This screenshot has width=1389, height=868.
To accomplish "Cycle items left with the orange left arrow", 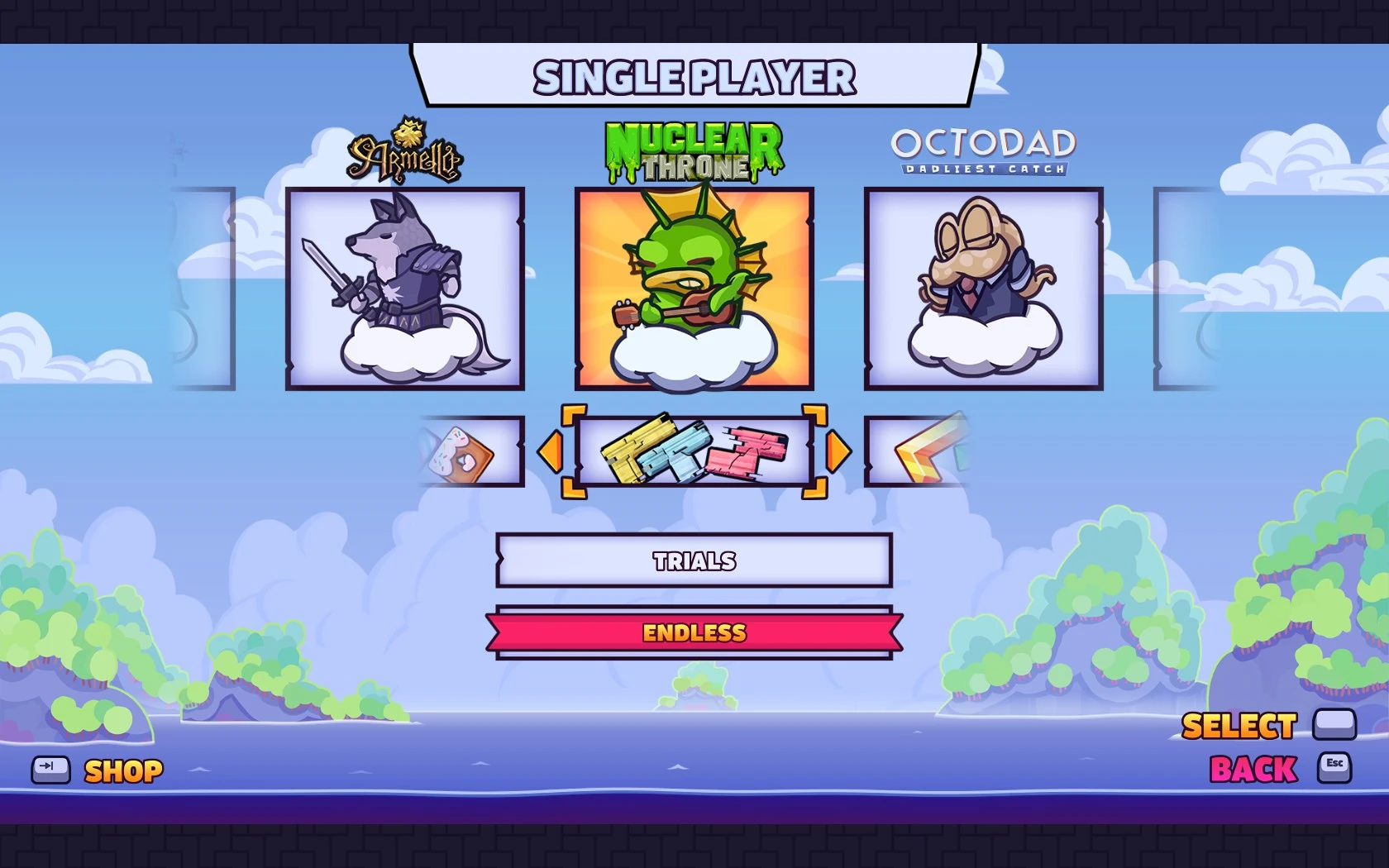I will point(552,452).
